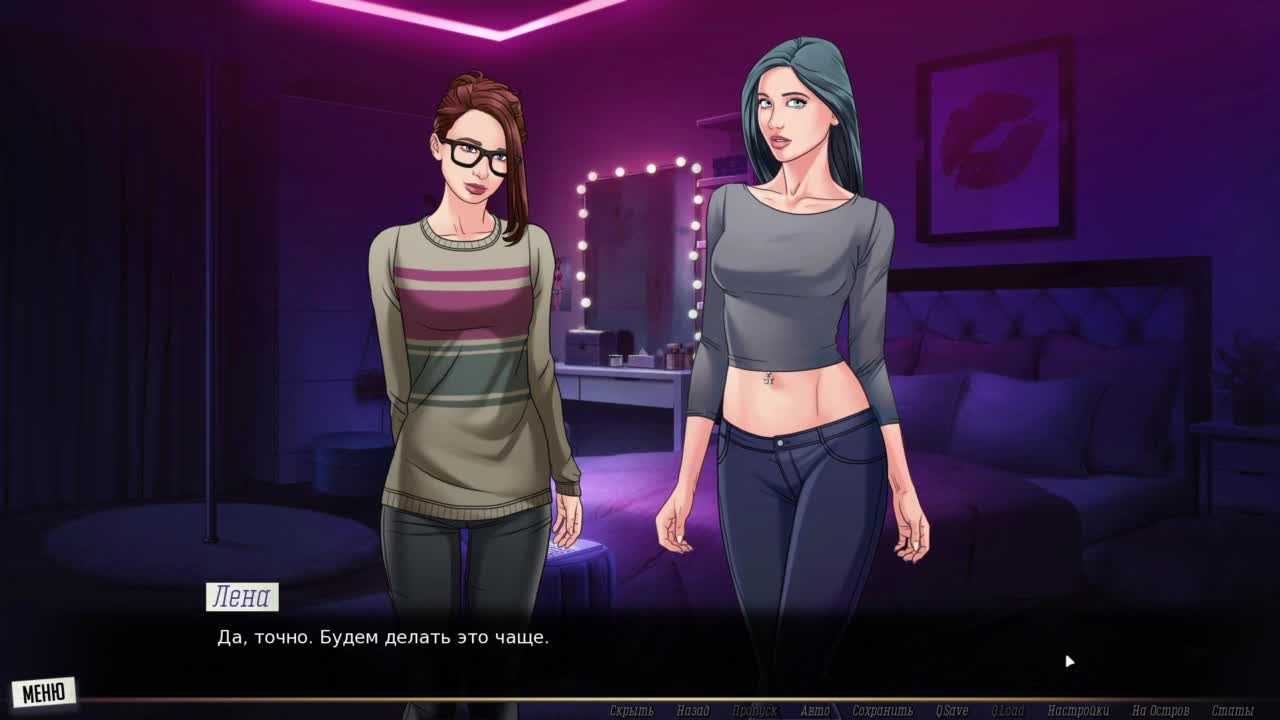Toggle skip mode with Пропуск

click(x=754, y=711)
